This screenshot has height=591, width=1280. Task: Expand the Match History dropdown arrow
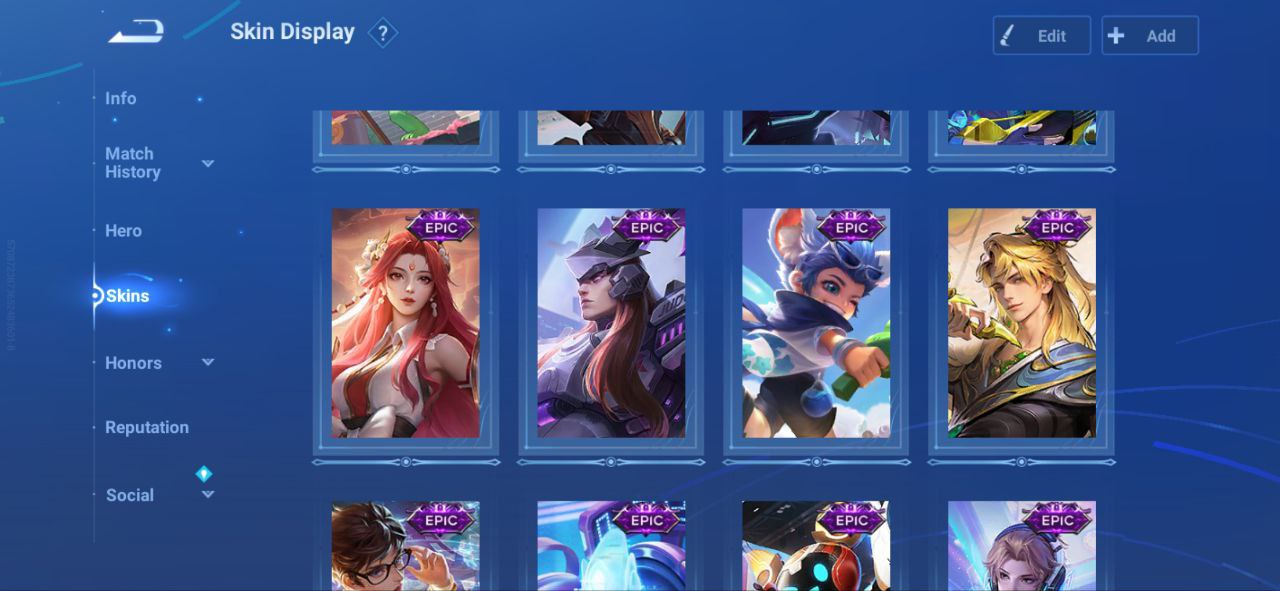pyautogui.click(x=208, y=163)
